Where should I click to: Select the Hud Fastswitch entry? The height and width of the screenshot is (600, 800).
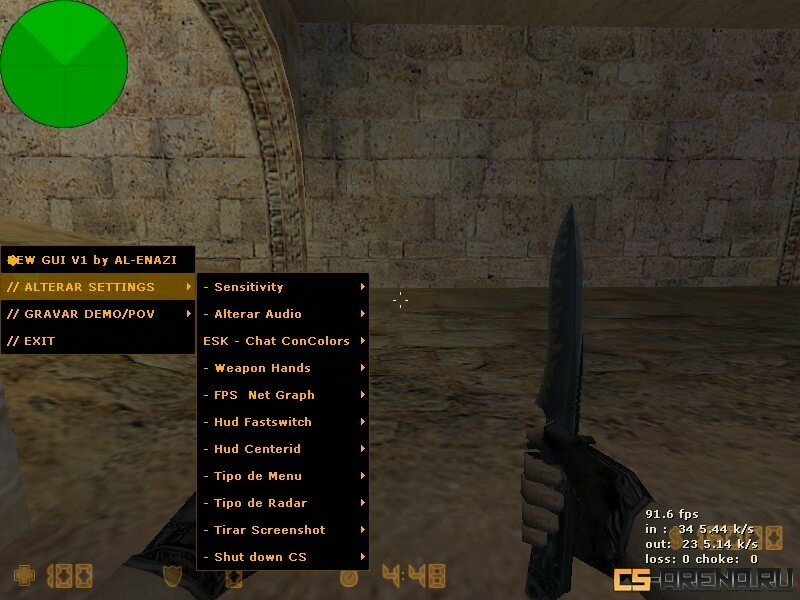[x=283, y=422]
